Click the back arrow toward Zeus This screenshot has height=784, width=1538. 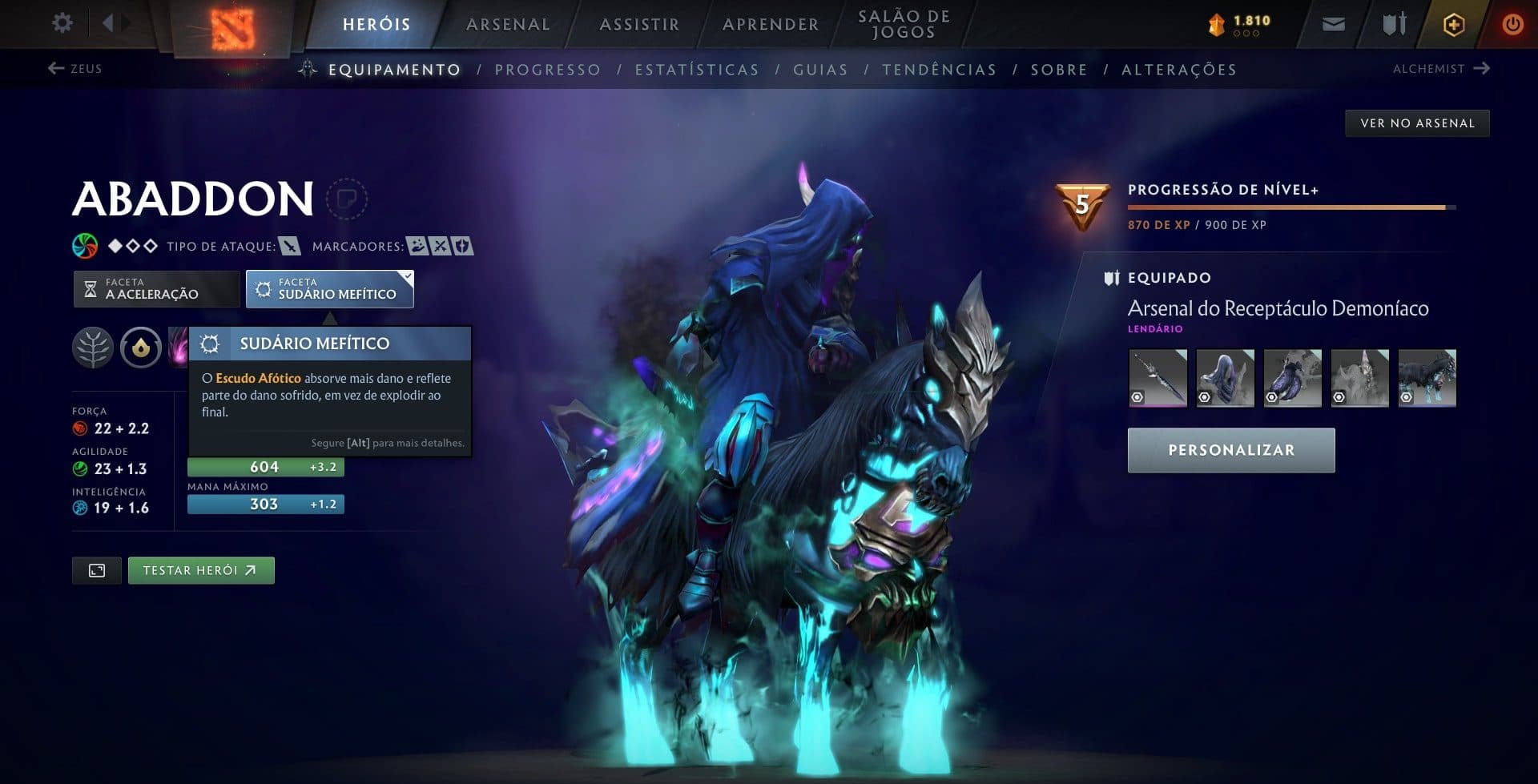[x=54, y=69]
